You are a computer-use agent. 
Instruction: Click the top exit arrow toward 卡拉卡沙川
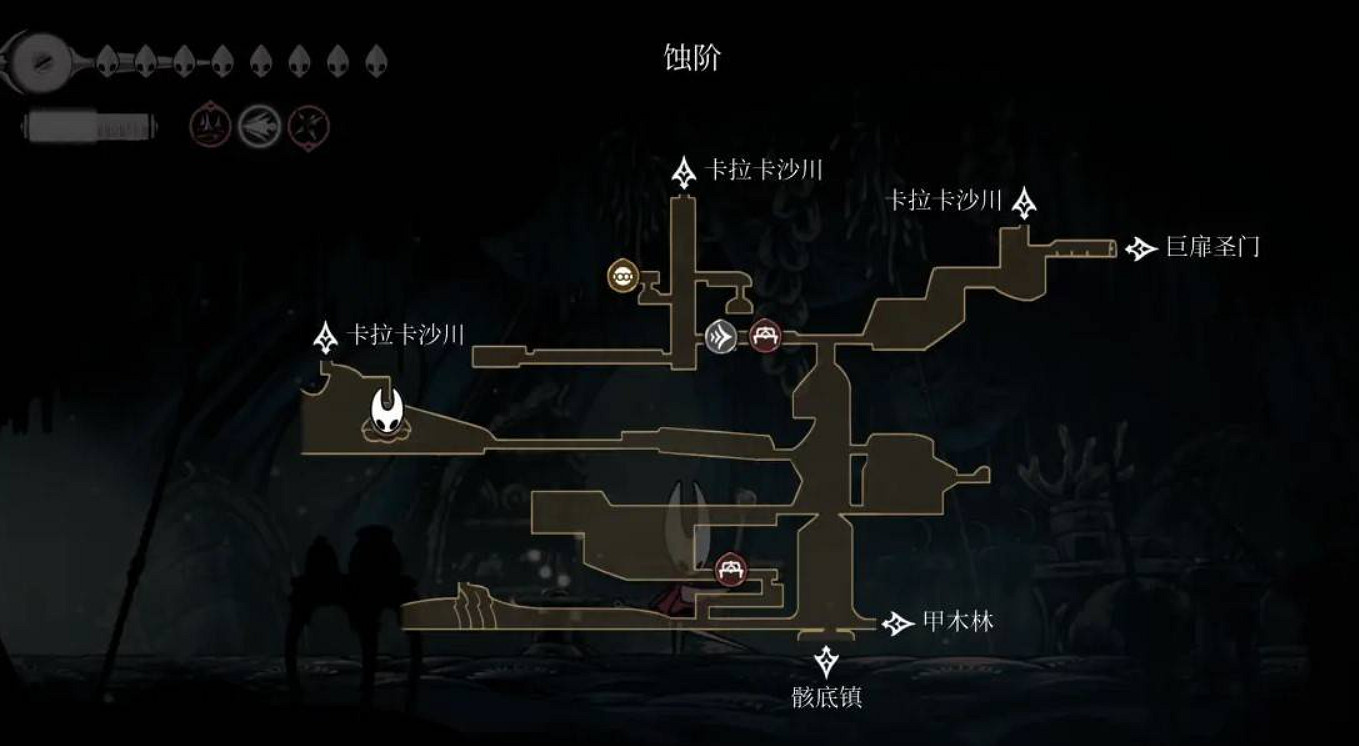point(686,172)
